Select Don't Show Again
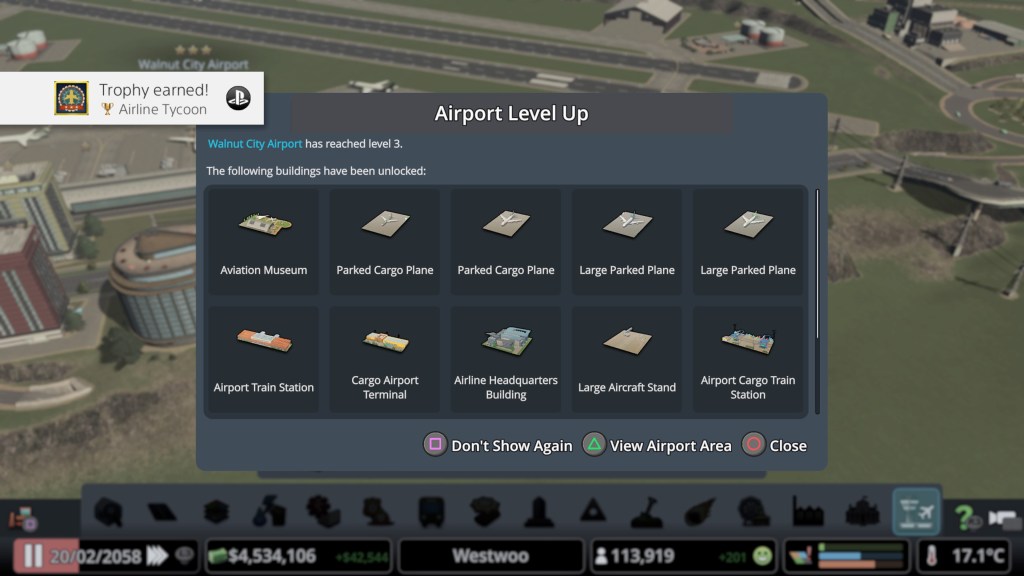1024x576 pixels. pos(499,446)
